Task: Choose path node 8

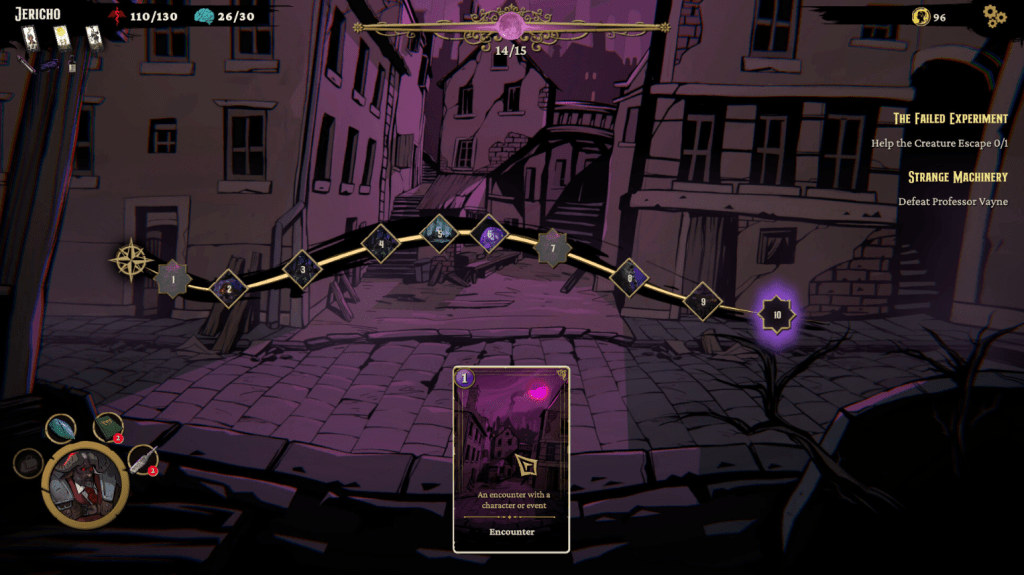Action: [629, 278]
